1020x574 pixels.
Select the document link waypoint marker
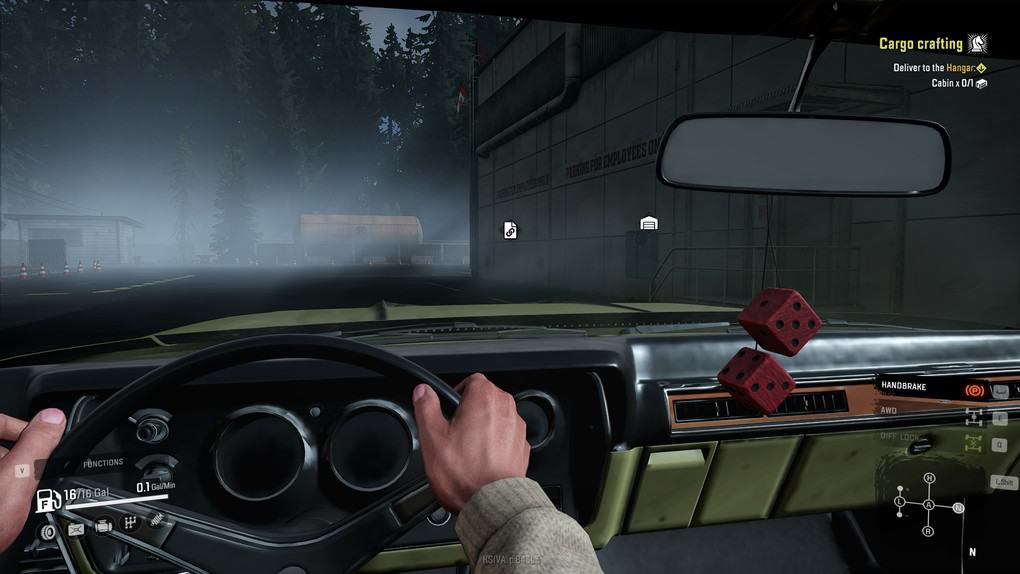510,231
